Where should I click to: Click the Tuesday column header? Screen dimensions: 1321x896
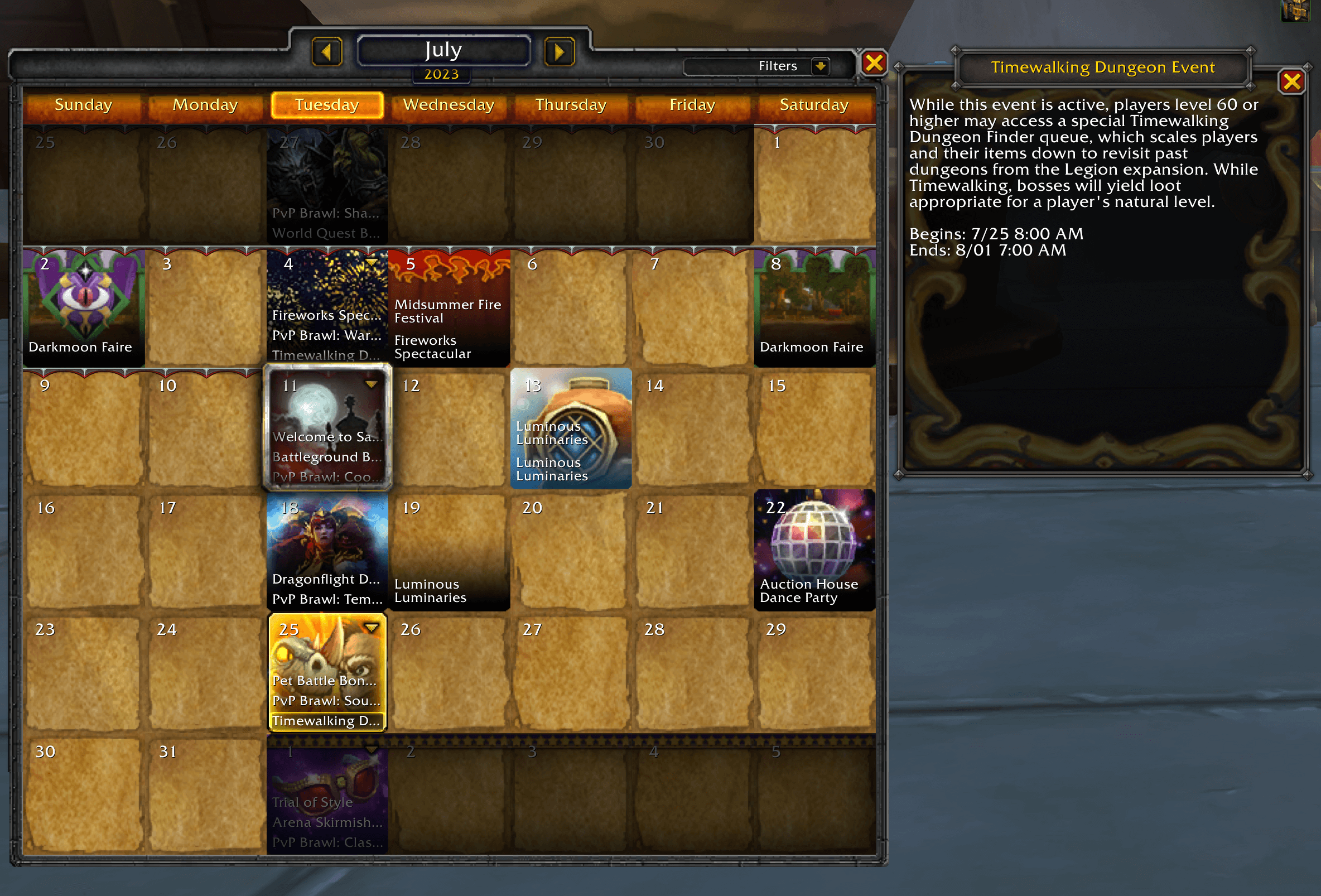(x=327, y=105)
